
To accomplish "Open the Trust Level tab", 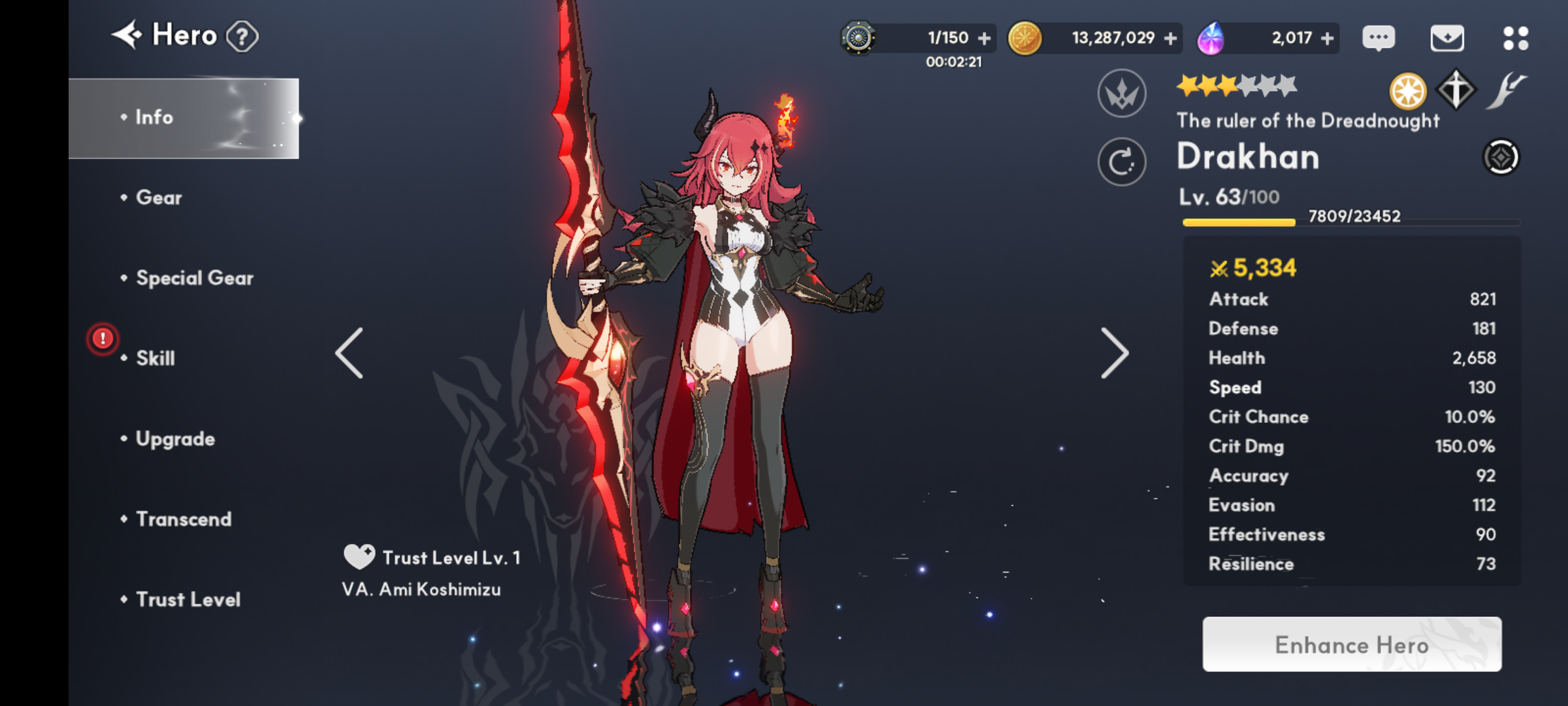I will [188, 599].
